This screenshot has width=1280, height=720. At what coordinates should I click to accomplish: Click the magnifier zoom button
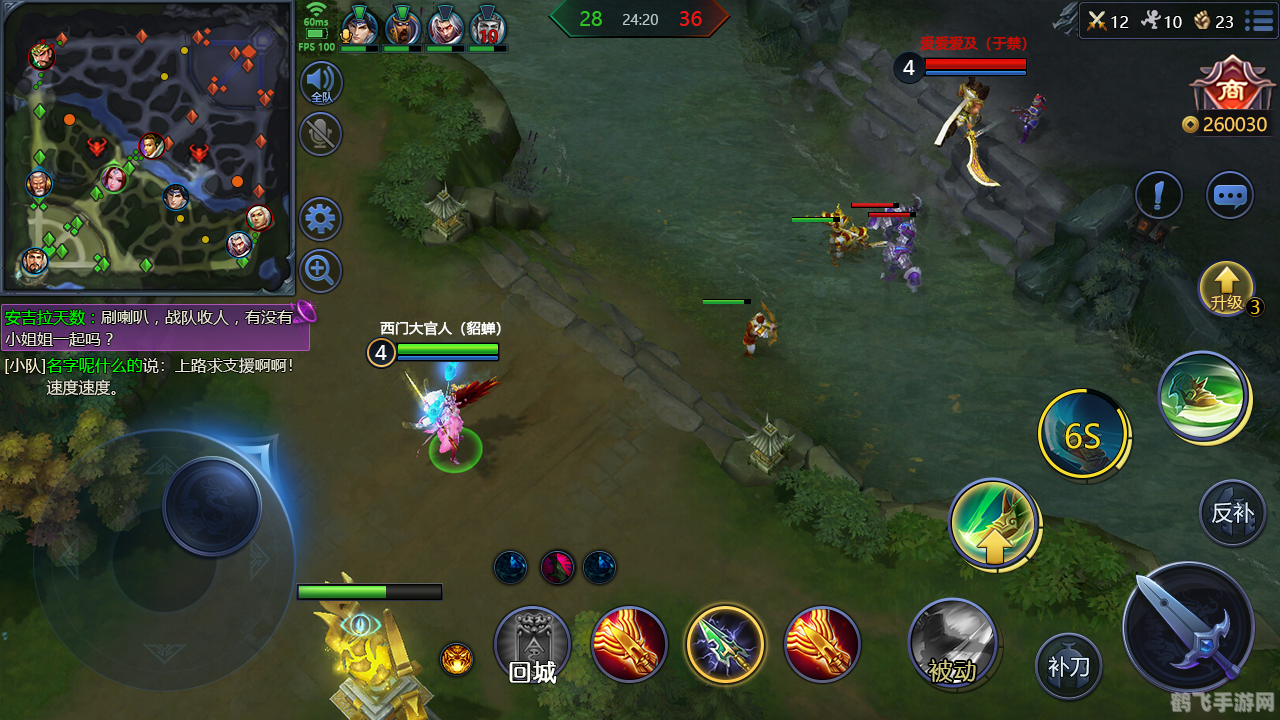click(x=321, y=270)
